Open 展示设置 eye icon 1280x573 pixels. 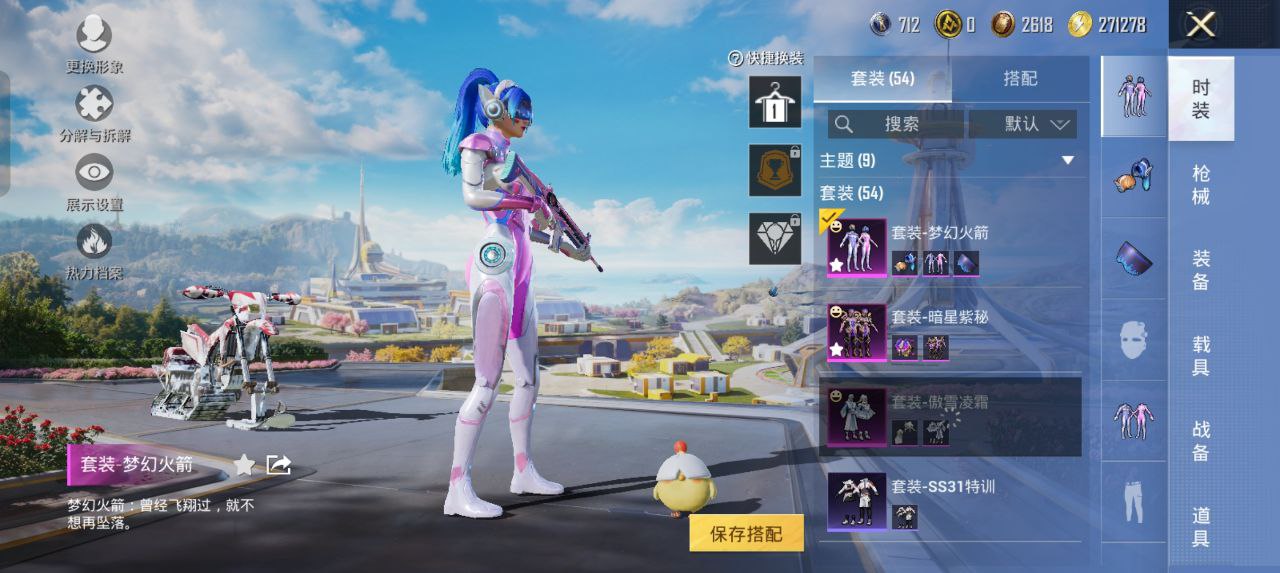point(94,174)
